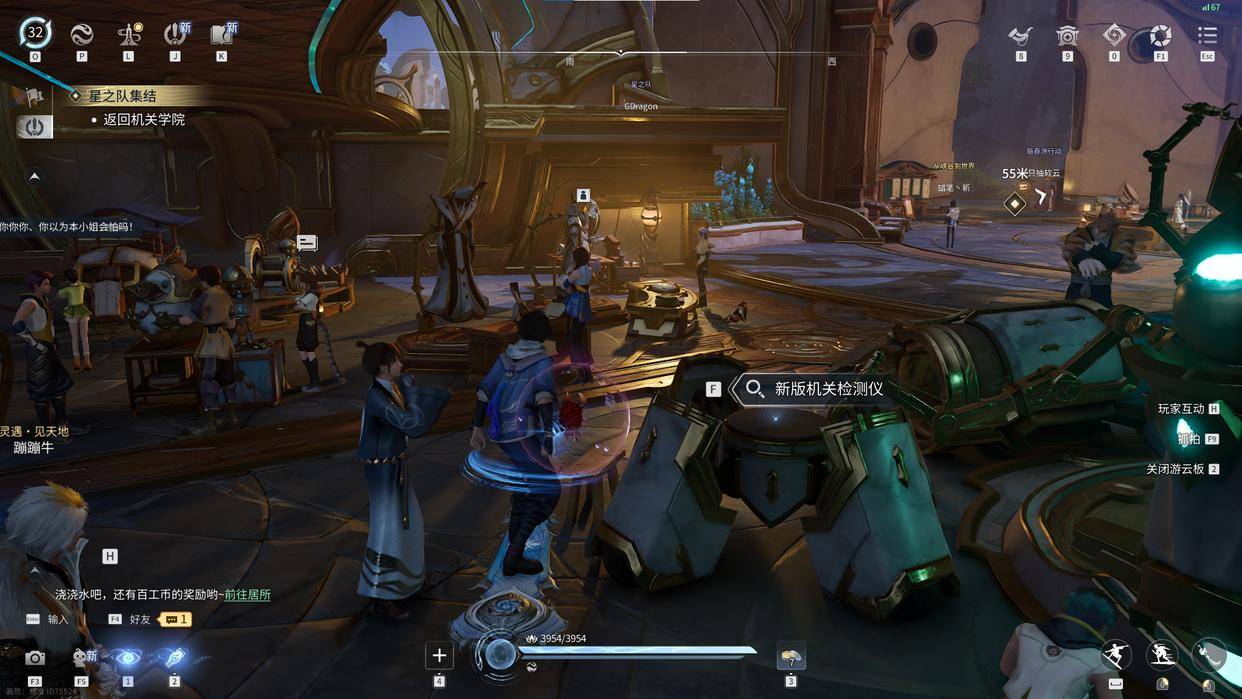Switch to the flag tab beside quest tracker
The height and width of the screenshot is (699, 1242).
(34, 97)
